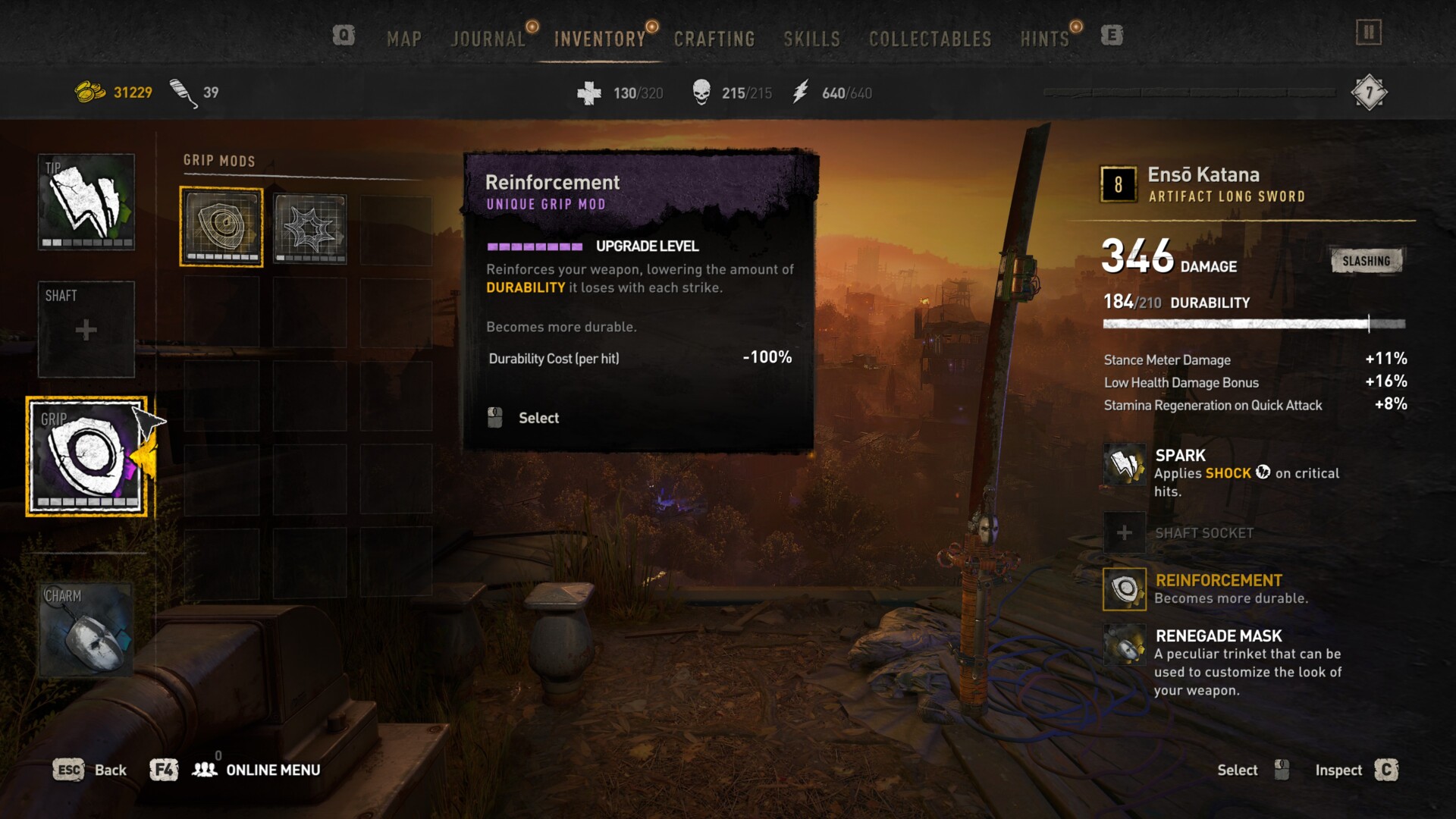
Task: Choose the spiked star grip mod
Action: [309, 228]
